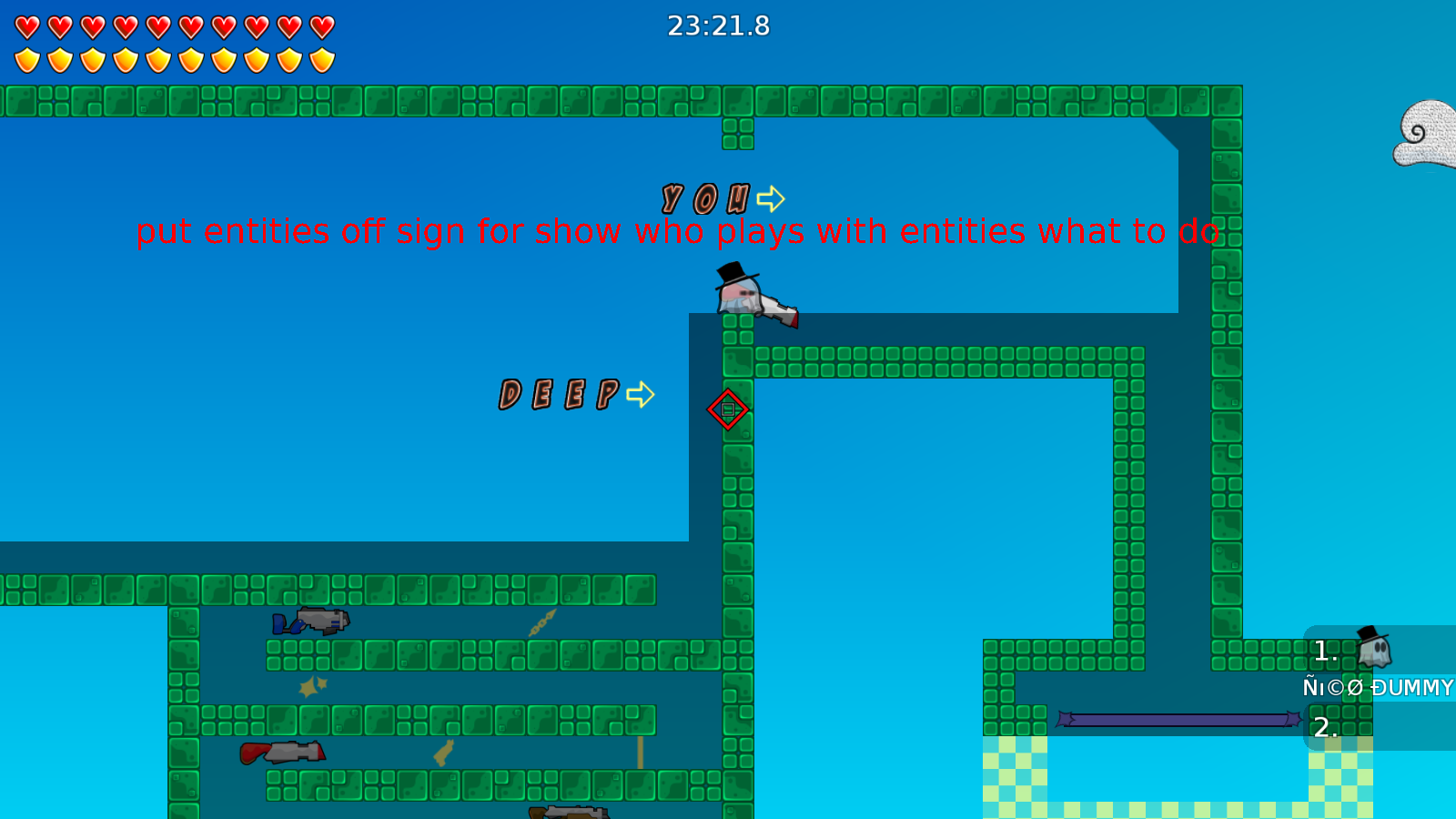Click scoreboard slot number 1
1456x819 pixels.
[x=1324, y=651]
